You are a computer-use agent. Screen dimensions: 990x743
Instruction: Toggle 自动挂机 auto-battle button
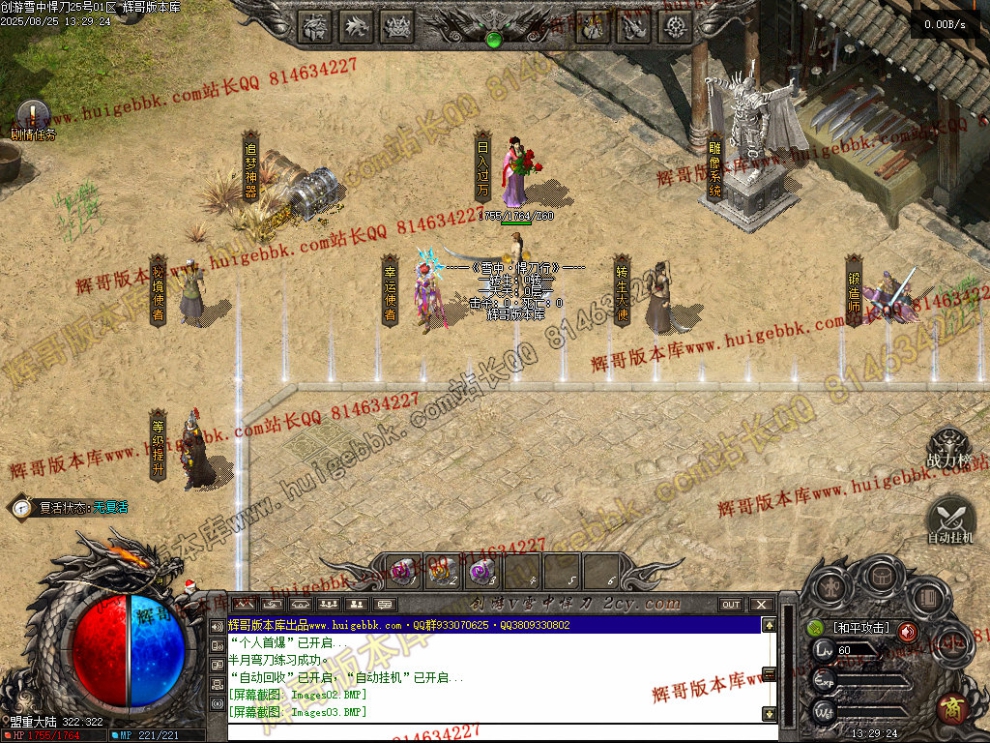click(950, 520)
